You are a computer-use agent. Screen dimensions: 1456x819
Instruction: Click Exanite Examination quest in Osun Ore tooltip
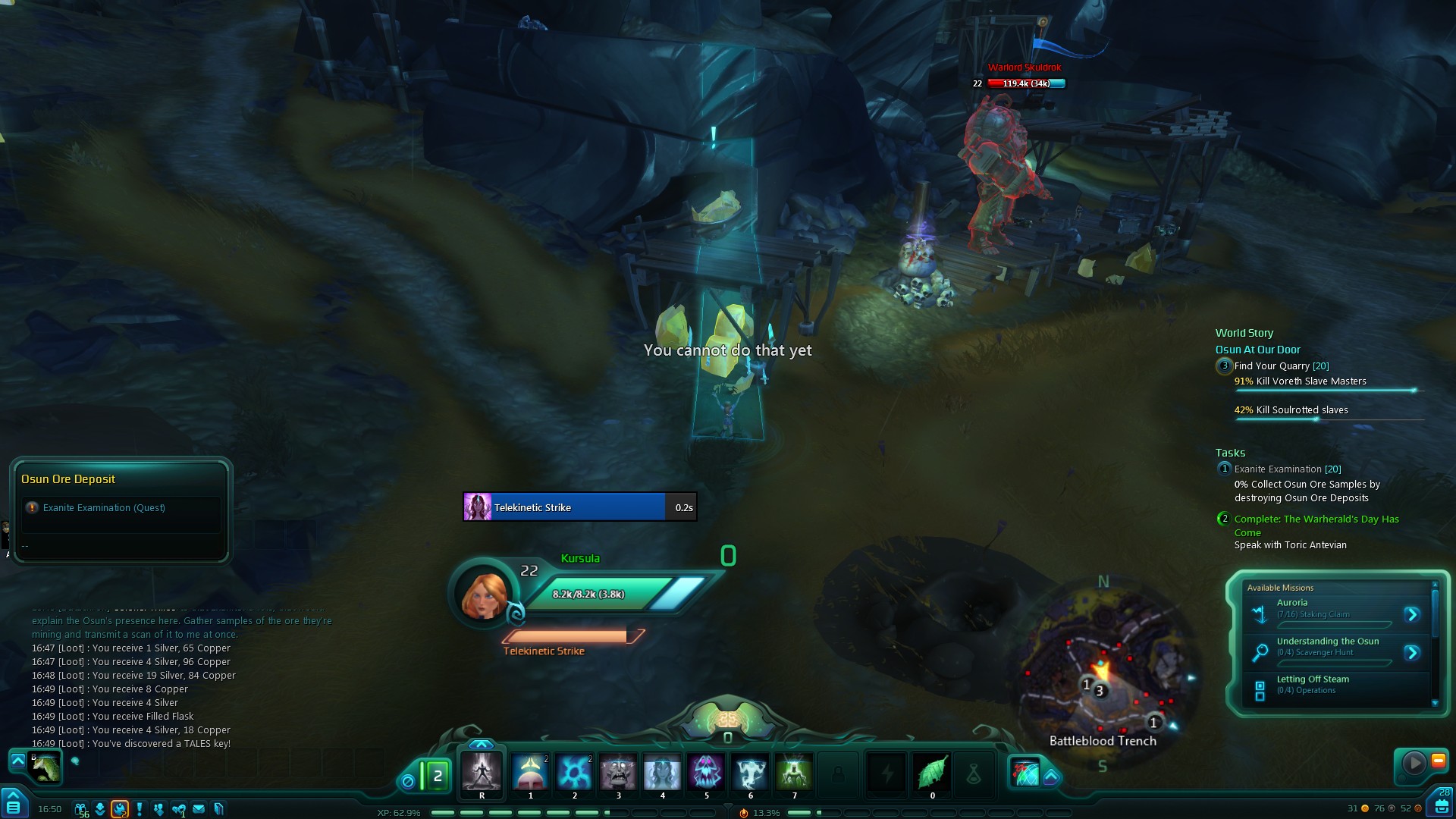[x=104, y=508]
